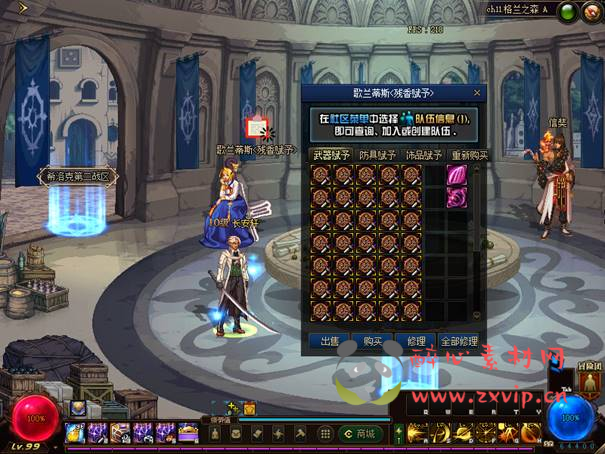
Task: Open the 防具赋予 tab
Action: [x=375, y=155]
